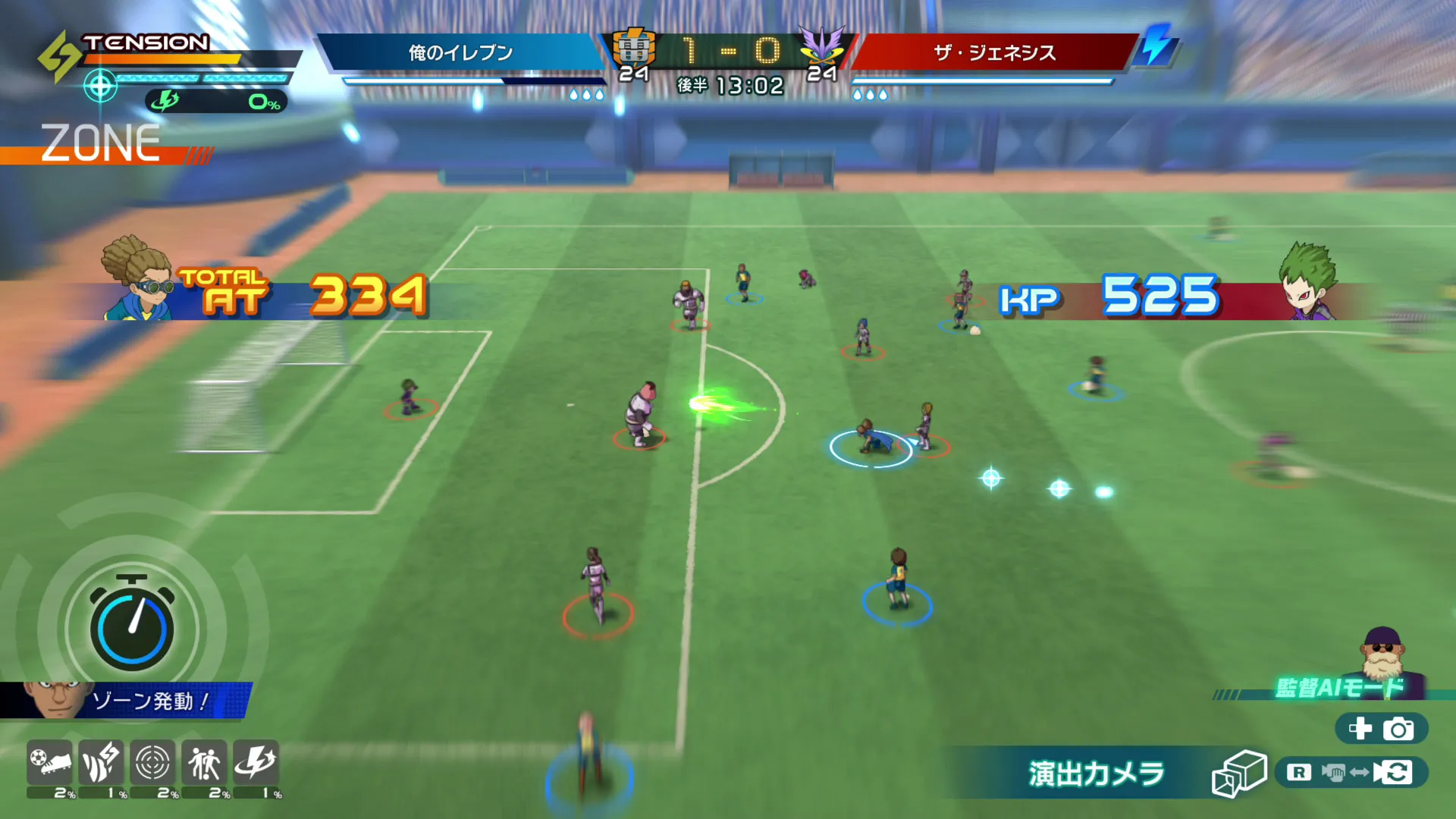Image resolution: width=1456 pixels, height=819 pixels.
Task: Click the 演出カメラ cube camera icon
Action: pyautogui.click(x=1238, y=773)
